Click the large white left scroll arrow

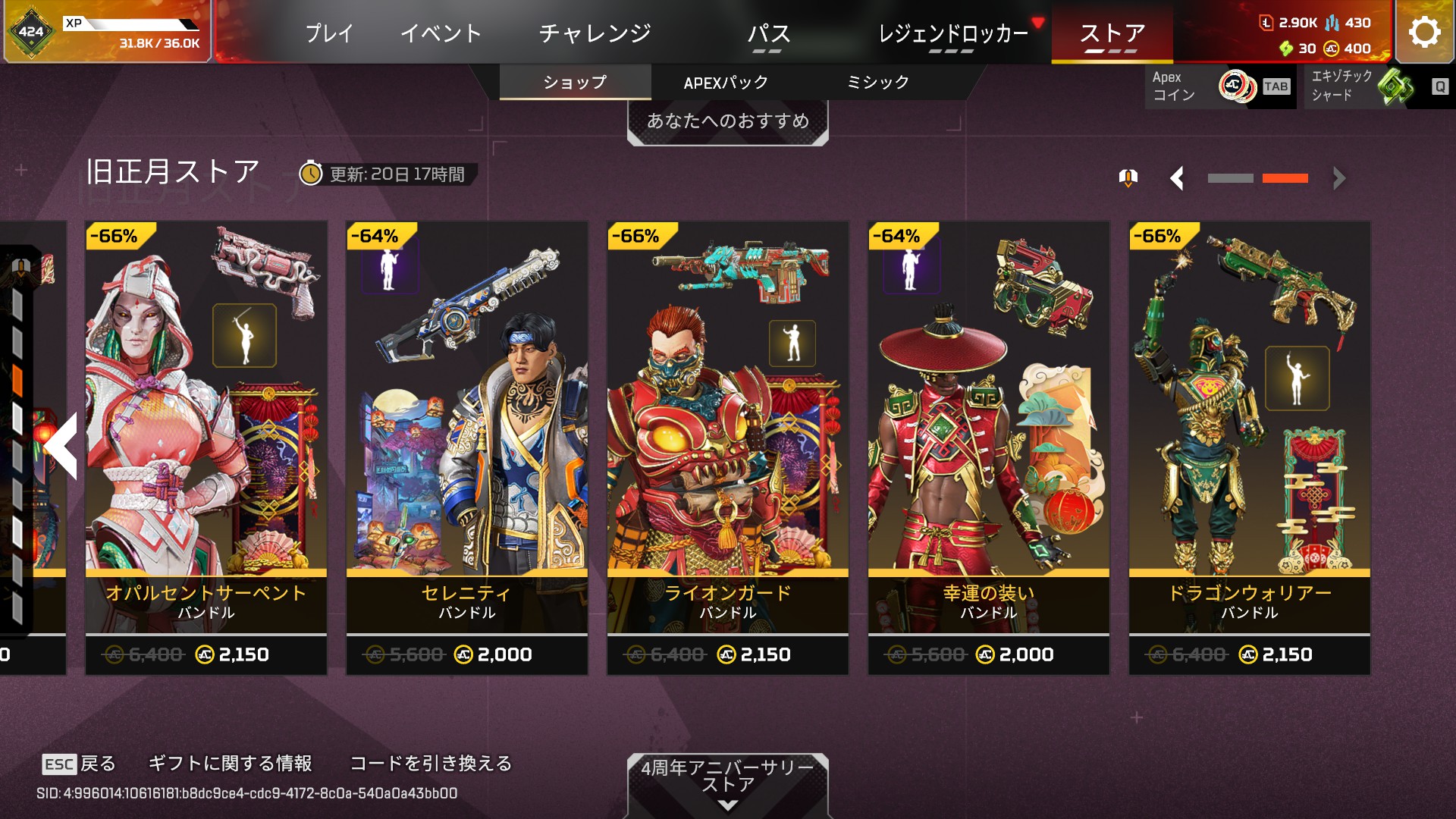62,446
